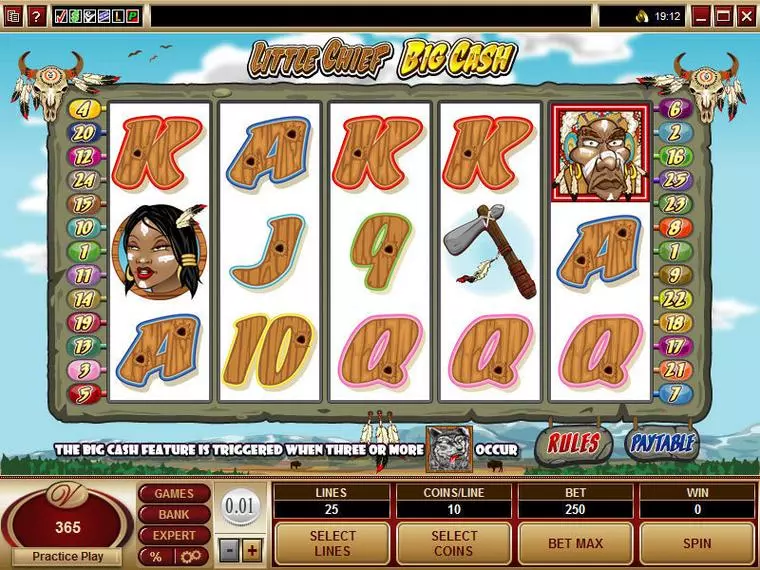Viewport: 760px width, 570px height.
Task: Open the question mark help button
Action: point(37,16)
